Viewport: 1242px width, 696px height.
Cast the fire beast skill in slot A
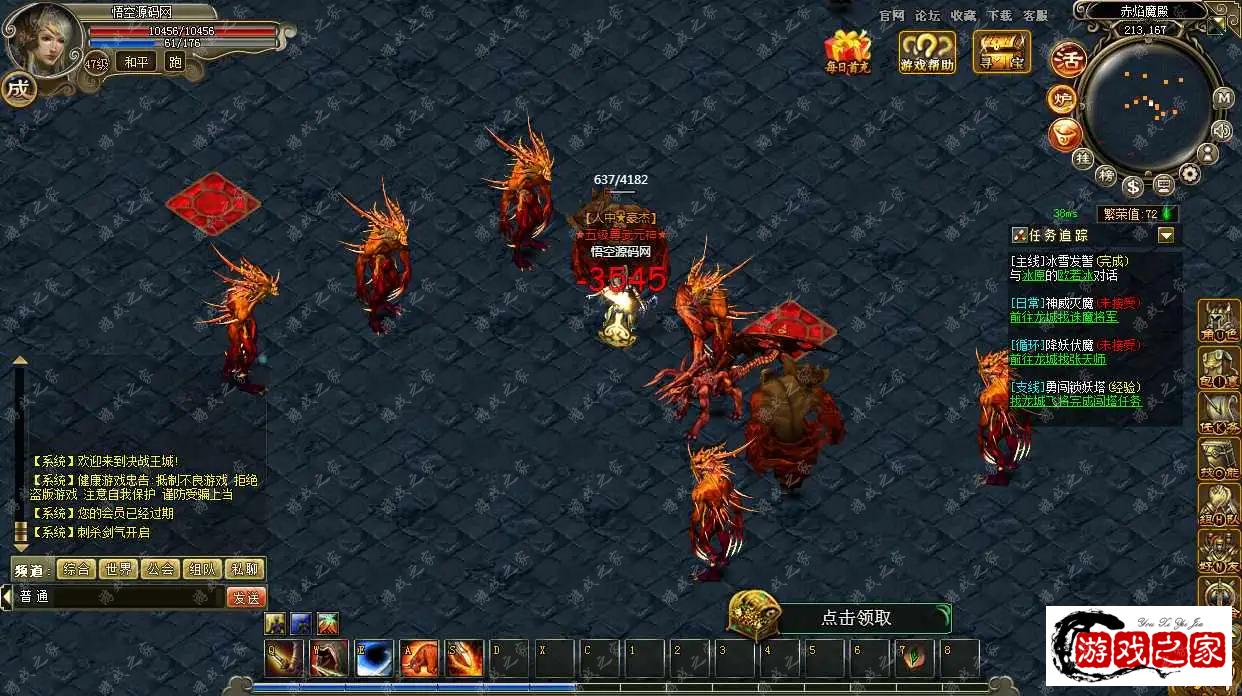[x=420, y=658]
